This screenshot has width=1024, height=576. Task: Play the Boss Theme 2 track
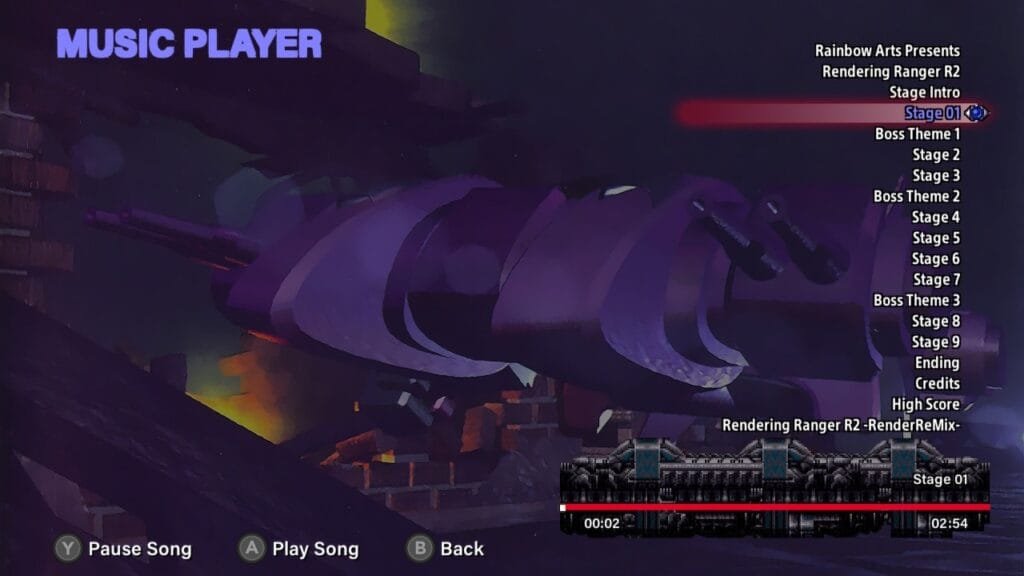[916, 197]
